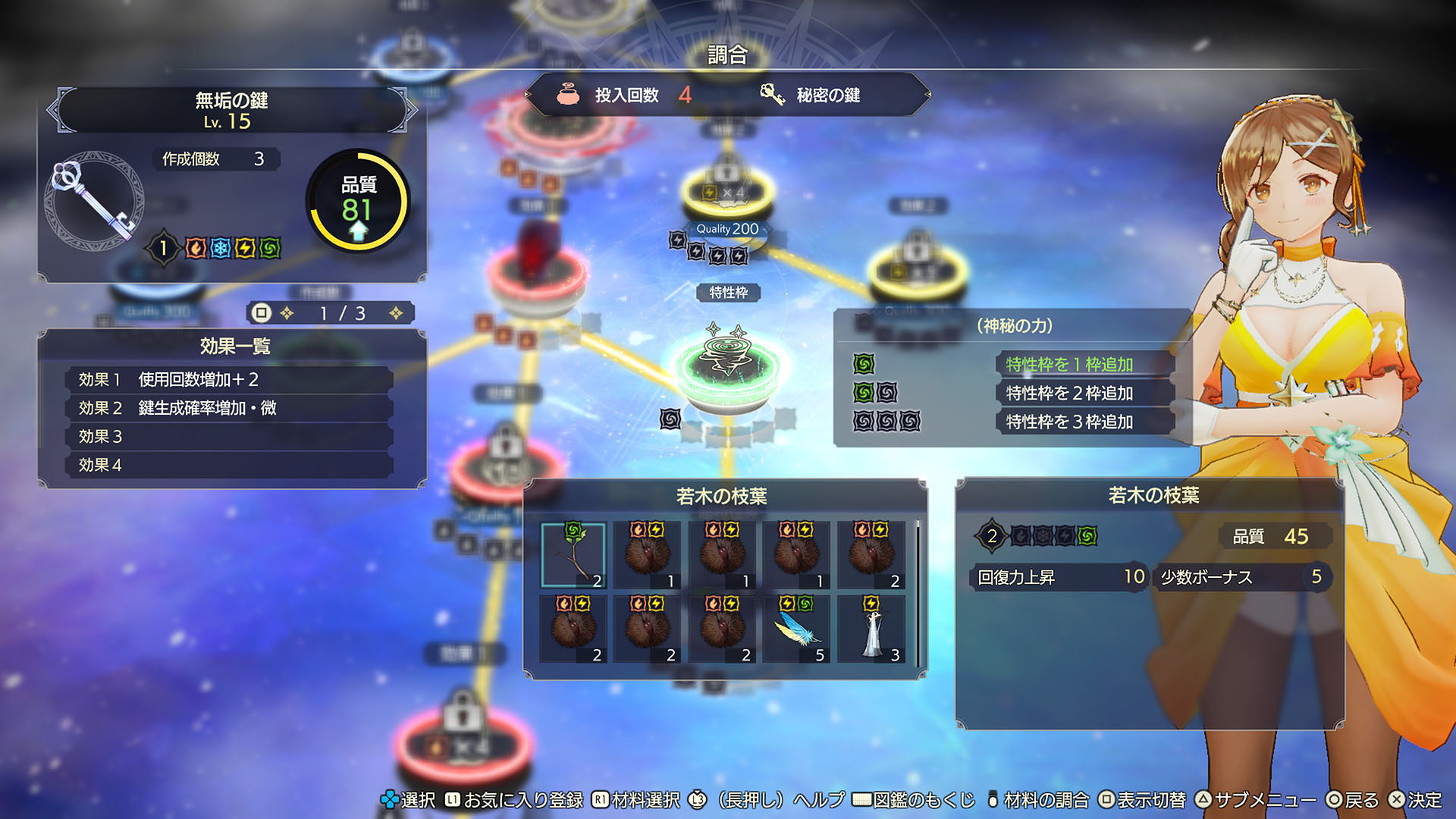Choose the blue feather material slot
This screenshot has height=819, width=1456.
point(796,629)
